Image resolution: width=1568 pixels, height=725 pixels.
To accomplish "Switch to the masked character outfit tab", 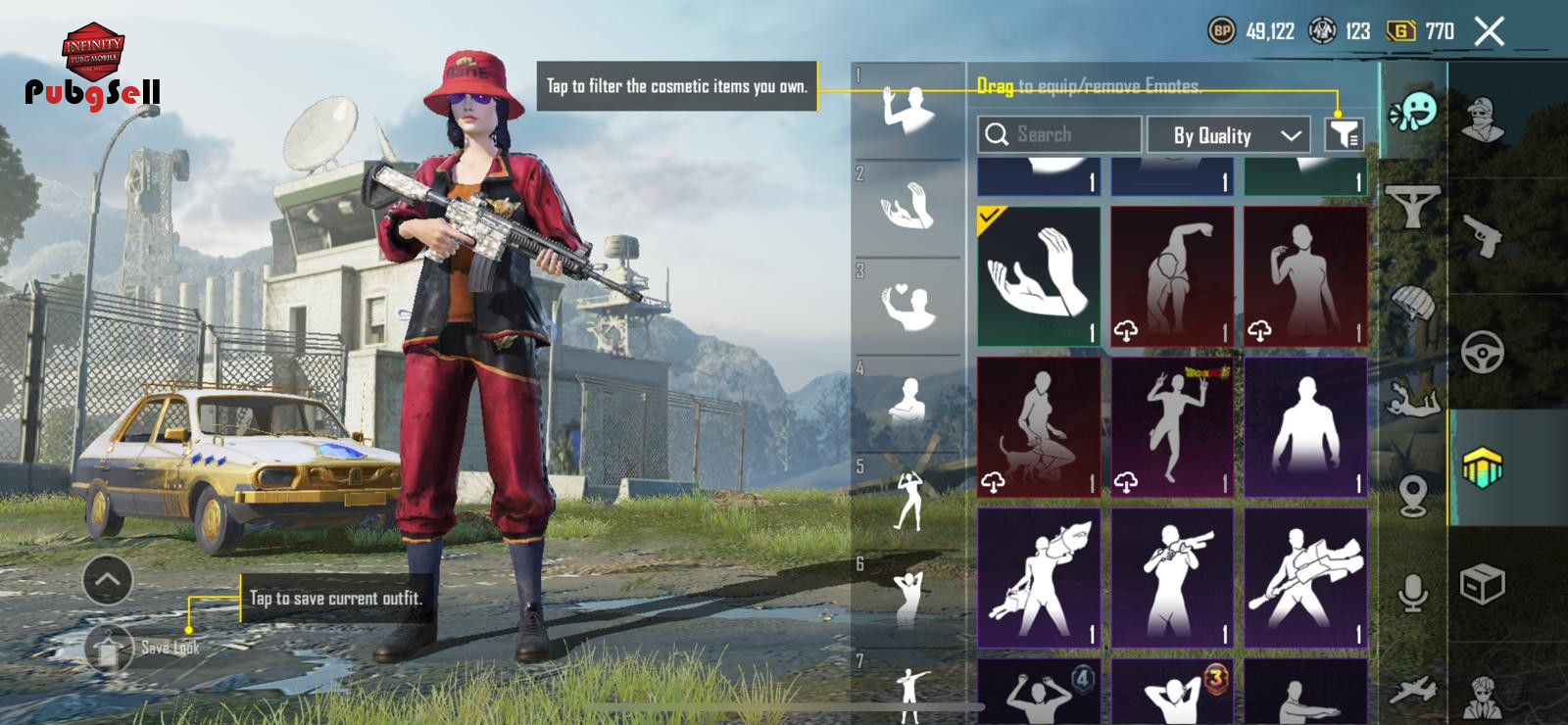I will (1482, 120).
